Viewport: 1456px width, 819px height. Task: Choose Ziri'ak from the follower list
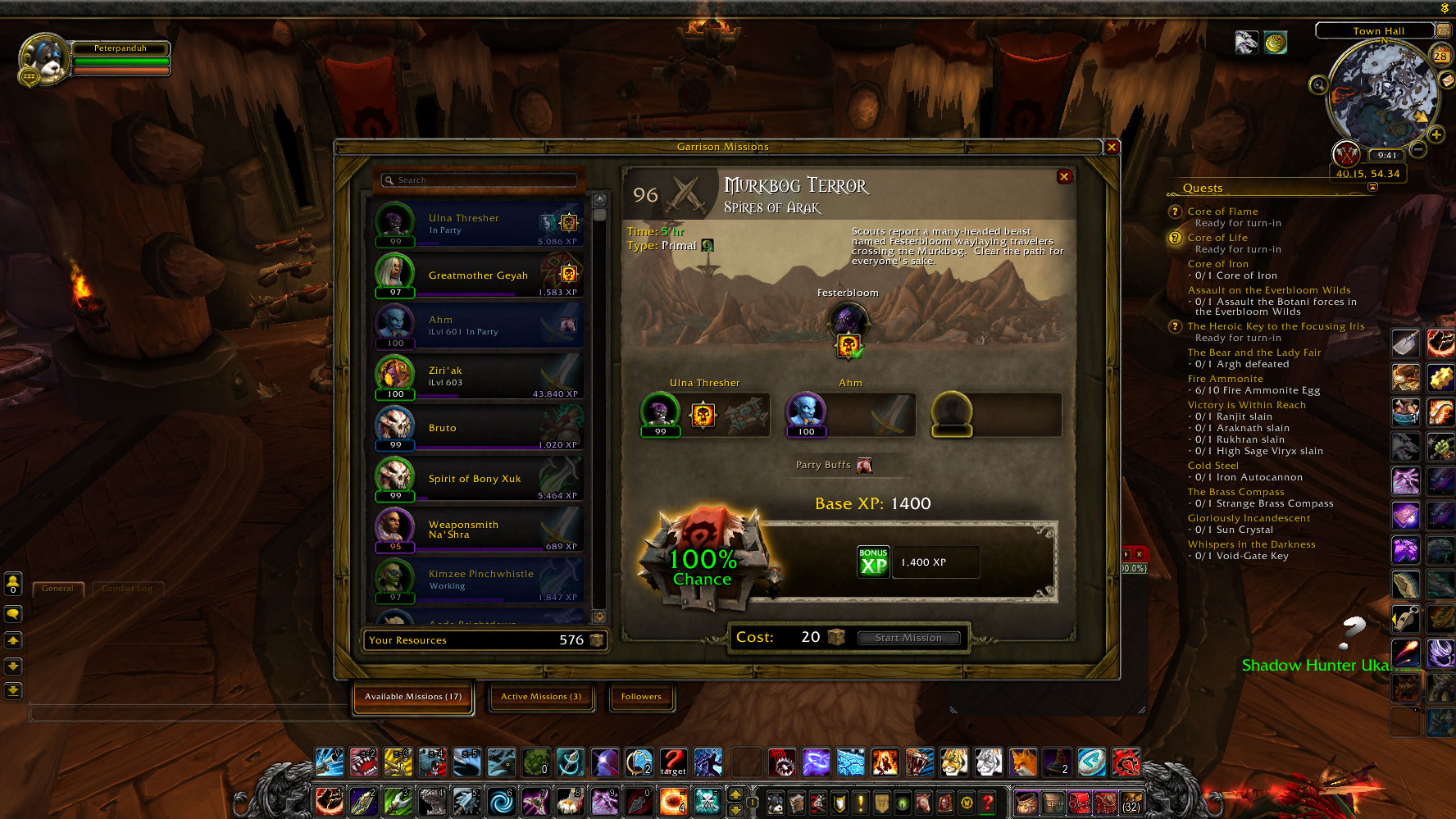pyautogui.click(x=479, y=377)
